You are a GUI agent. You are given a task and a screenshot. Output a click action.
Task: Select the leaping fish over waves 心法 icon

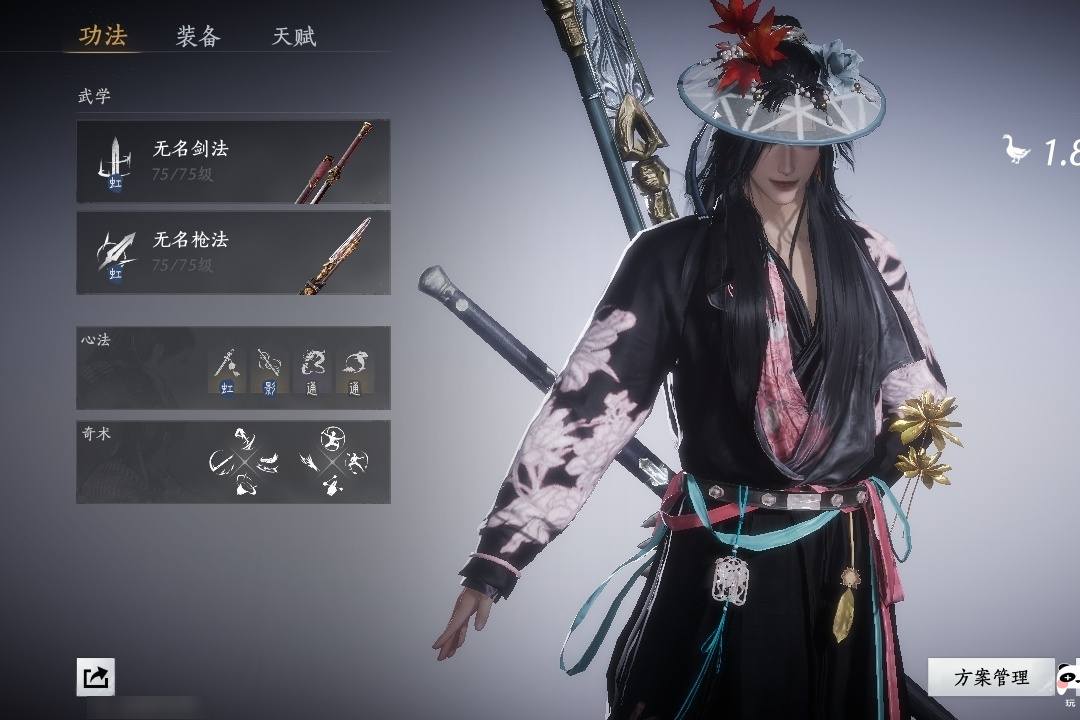coord(354,370)
